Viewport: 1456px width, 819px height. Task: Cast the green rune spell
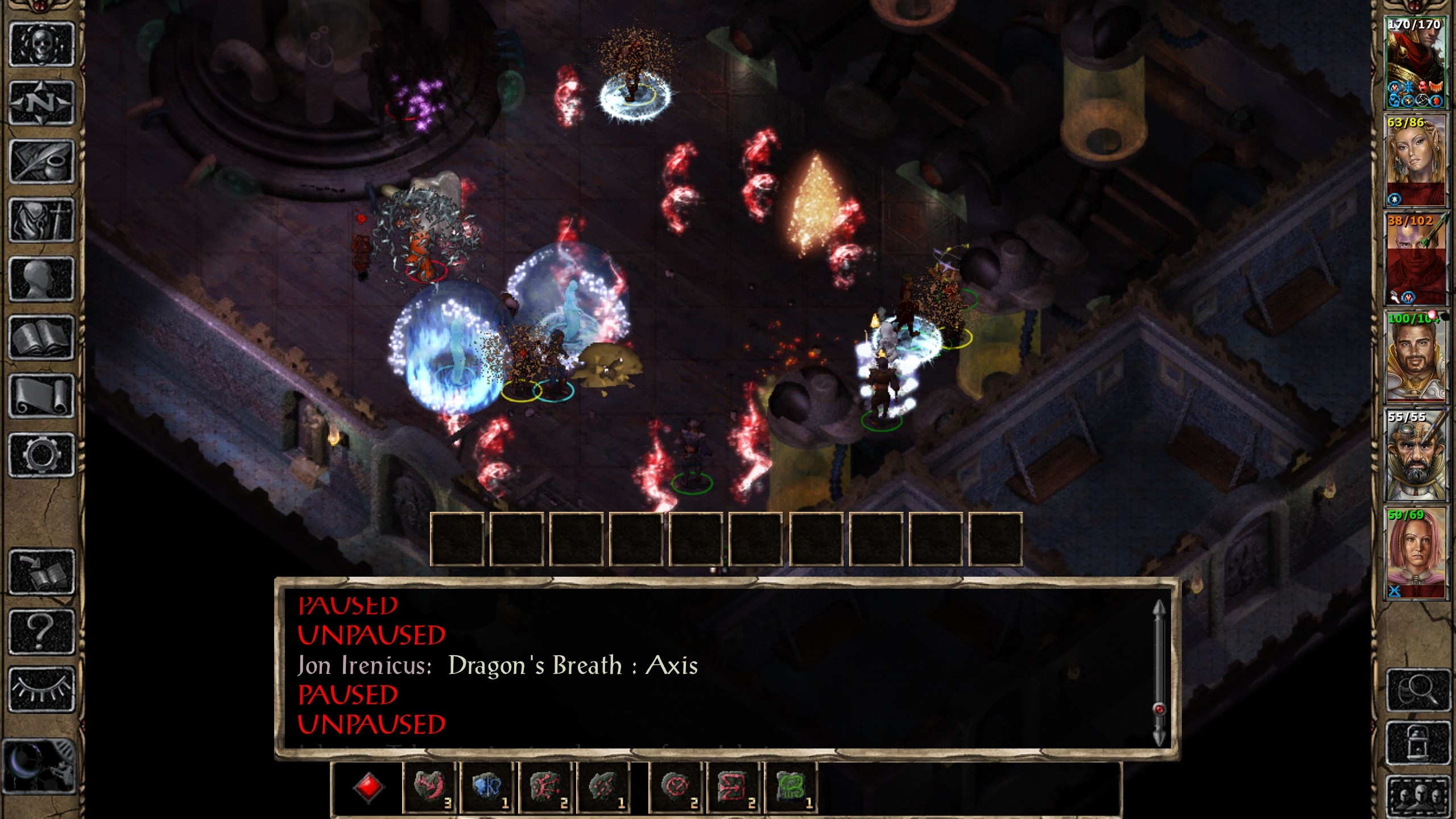791,787
